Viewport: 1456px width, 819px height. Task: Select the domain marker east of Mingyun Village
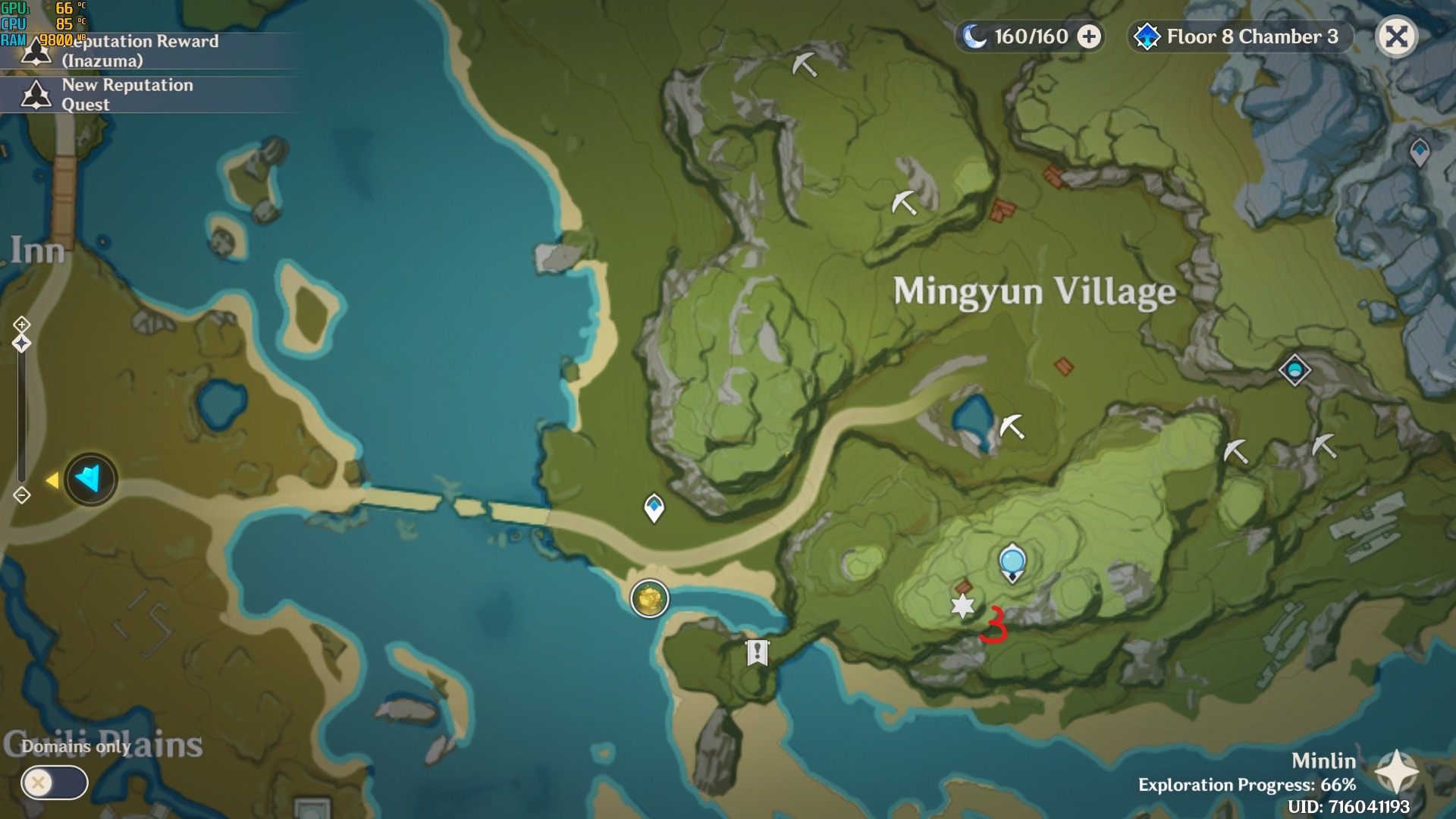1294,370
